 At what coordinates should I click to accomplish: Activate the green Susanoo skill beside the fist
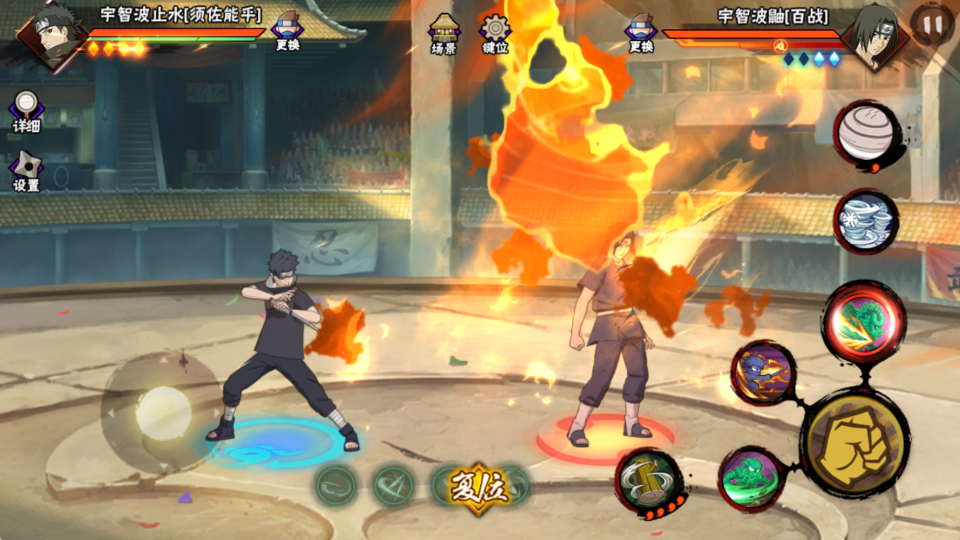pos(751,478)
